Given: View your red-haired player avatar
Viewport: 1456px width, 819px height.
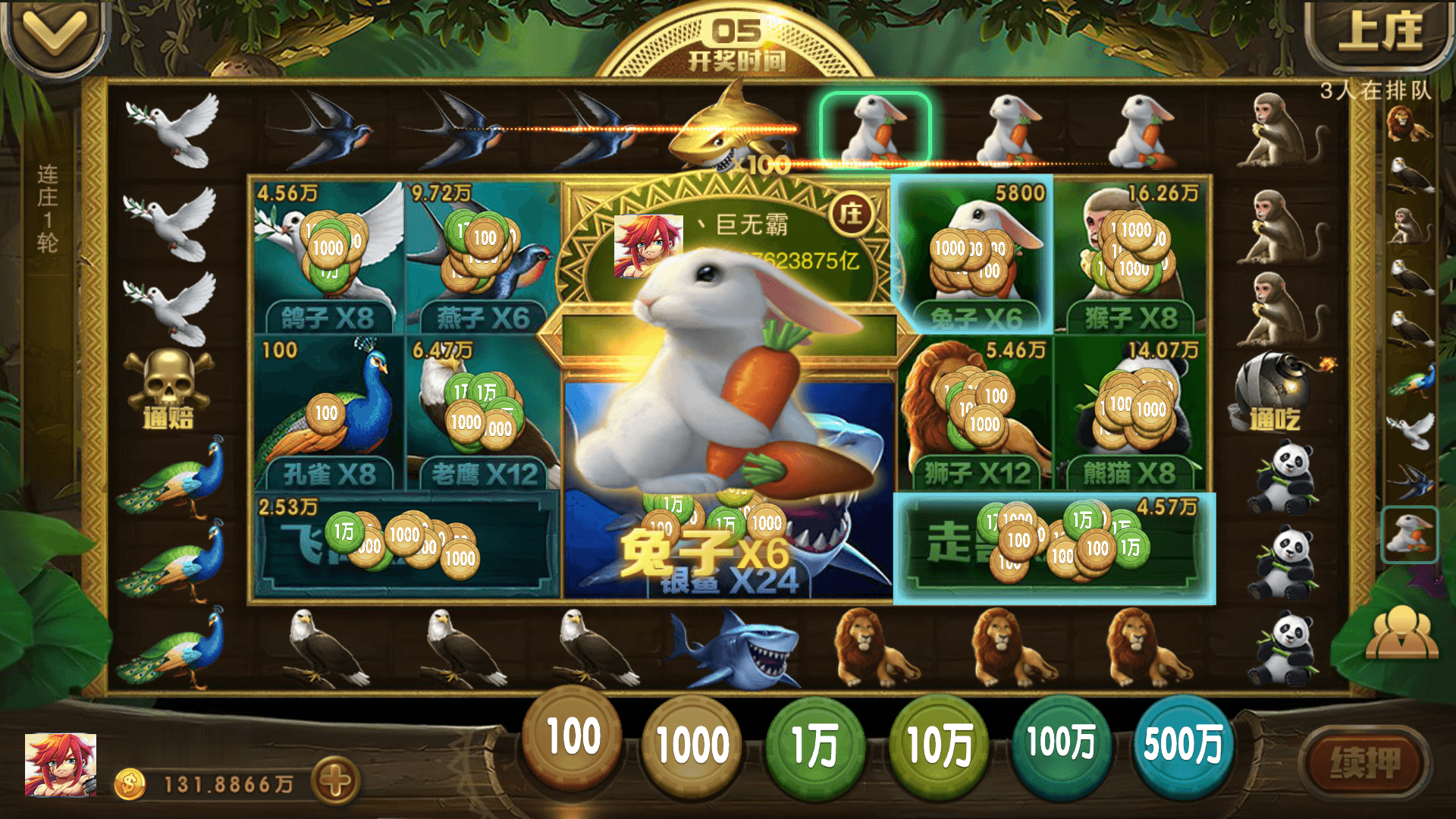Looking at the screenshot, I should click(x=61, y=764).
